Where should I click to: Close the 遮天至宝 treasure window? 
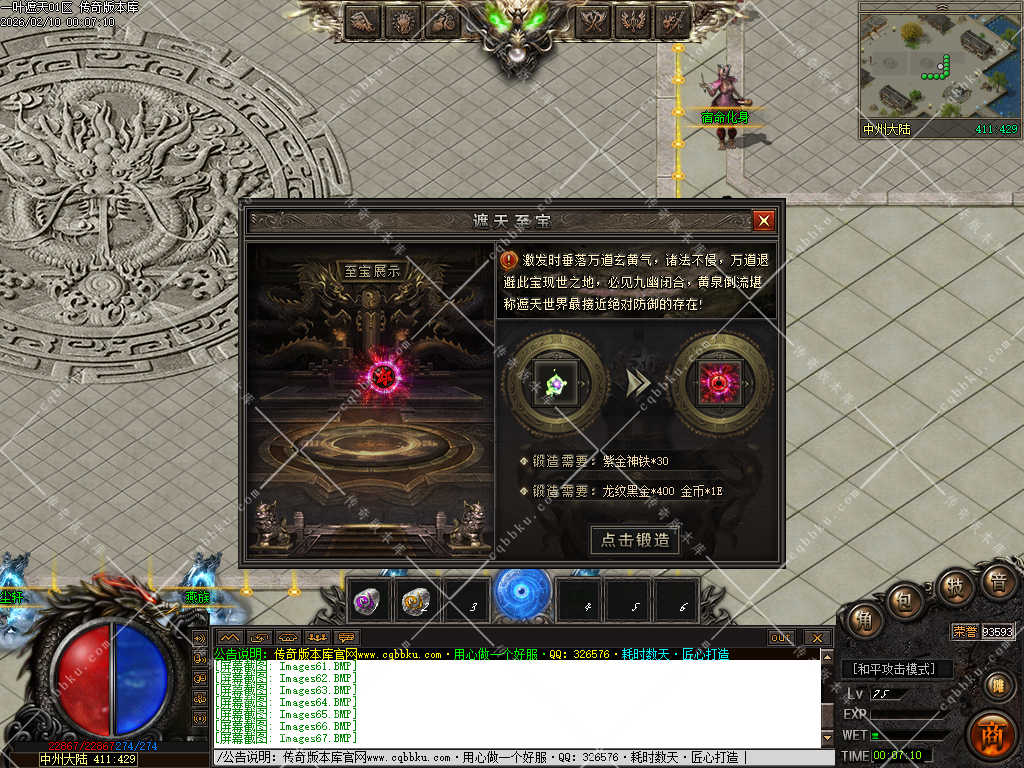764,220
